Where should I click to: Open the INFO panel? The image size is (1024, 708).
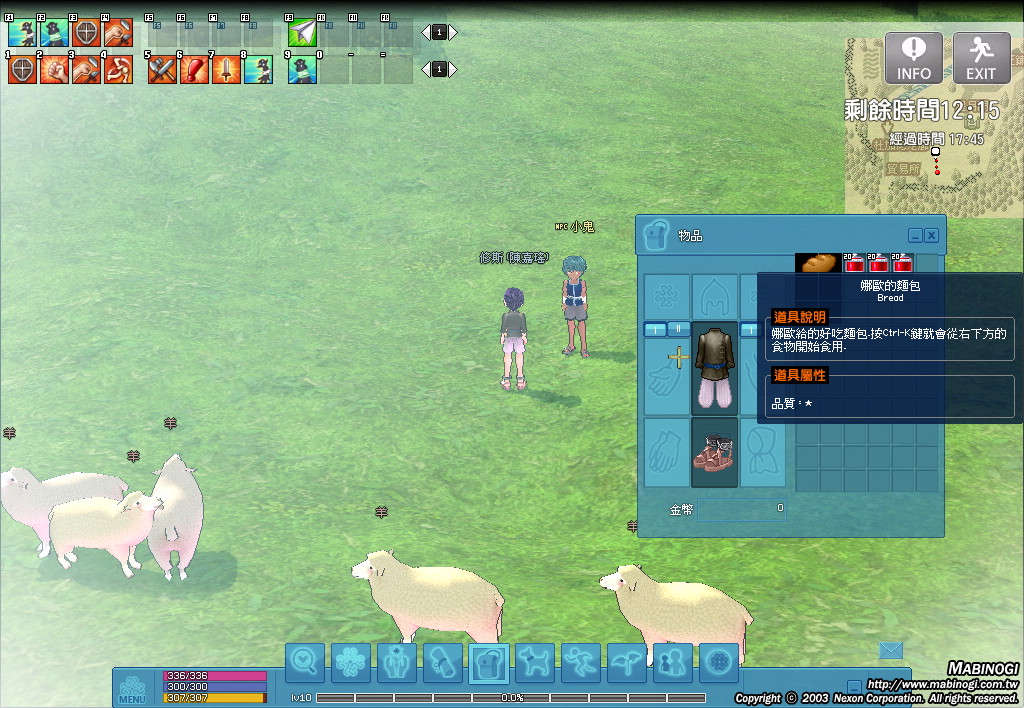[913, 58]
